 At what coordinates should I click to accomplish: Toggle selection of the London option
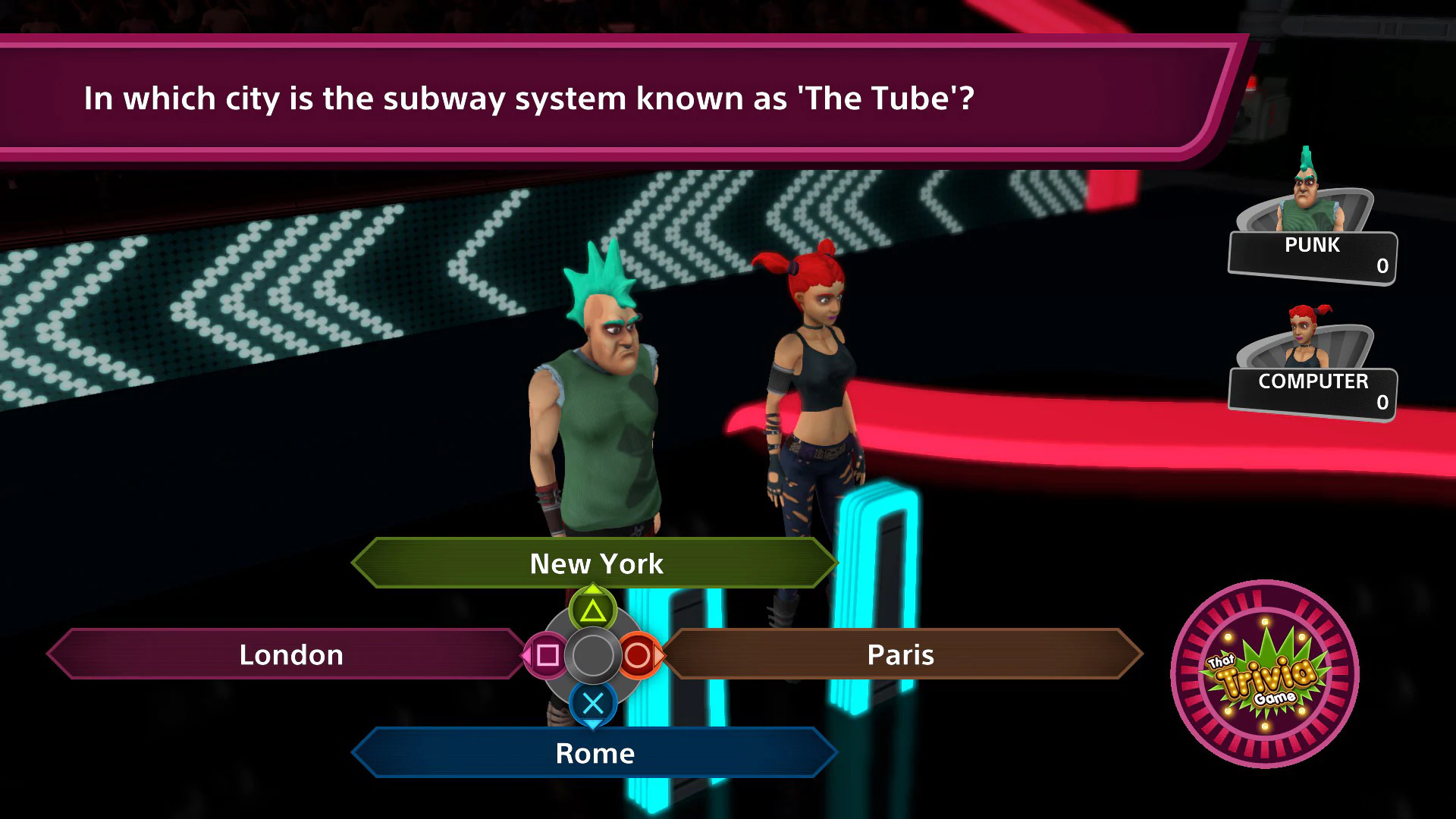click(290, 654)
